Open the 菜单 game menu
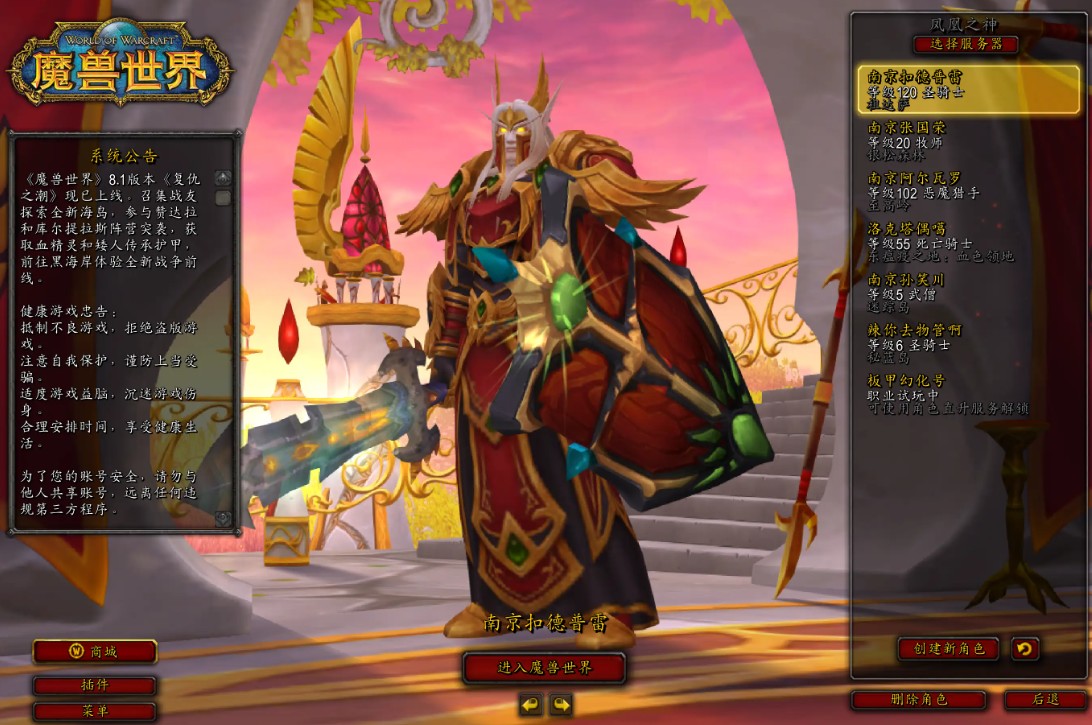 [95, 712]
